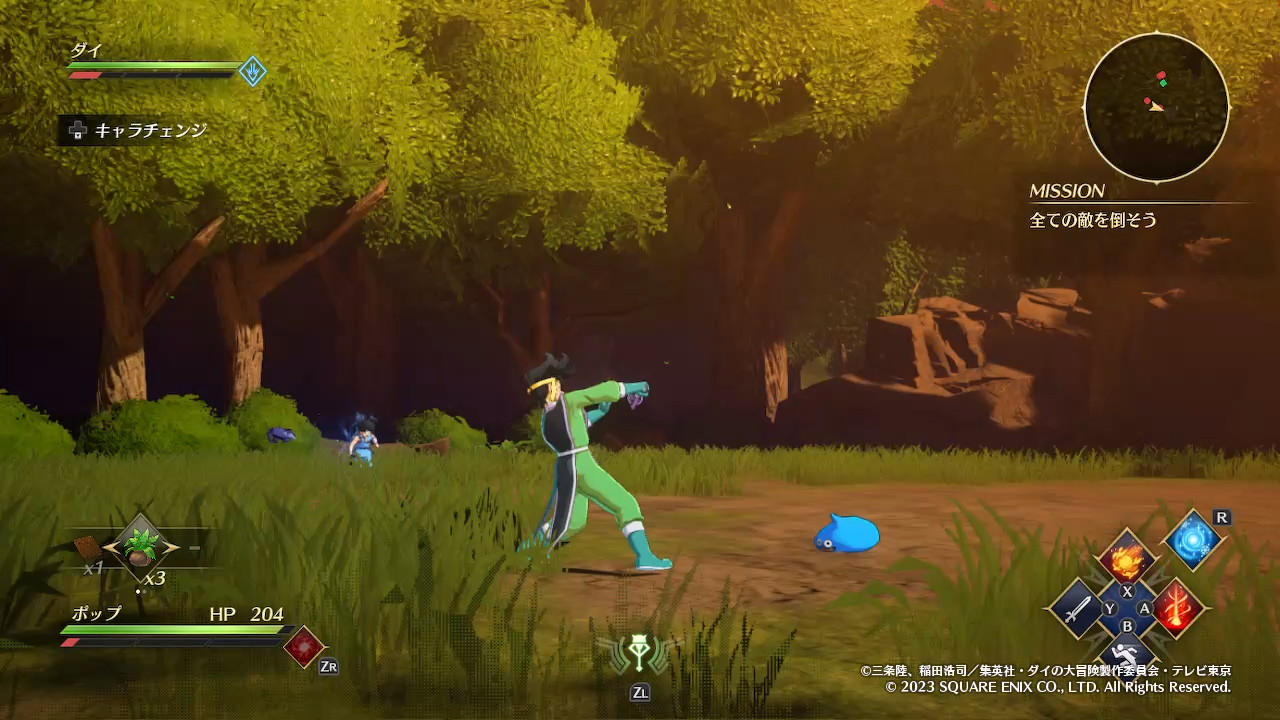1280x720 pixels.
Task: Click the blue diamond icon by Dai's bar
Action: (x=253, y=71)
